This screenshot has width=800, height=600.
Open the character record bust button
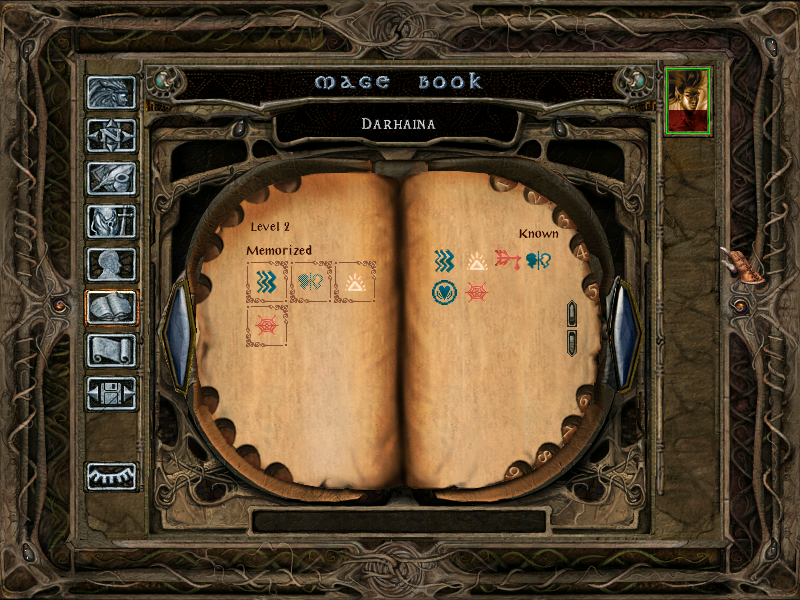[x=111, y=264]
